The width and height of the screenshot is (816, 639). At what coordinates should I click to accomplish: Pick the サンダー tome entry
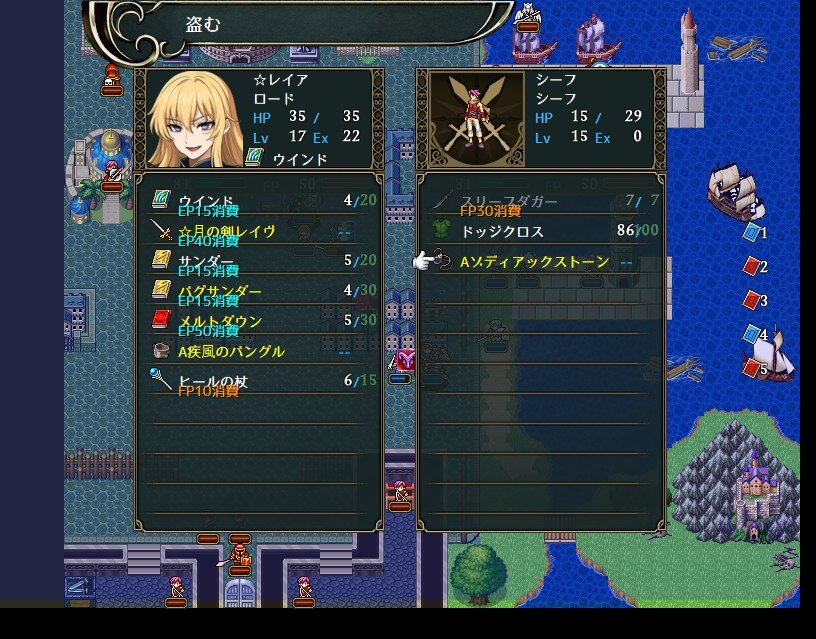pyautogui.click(x=258, y=261)
